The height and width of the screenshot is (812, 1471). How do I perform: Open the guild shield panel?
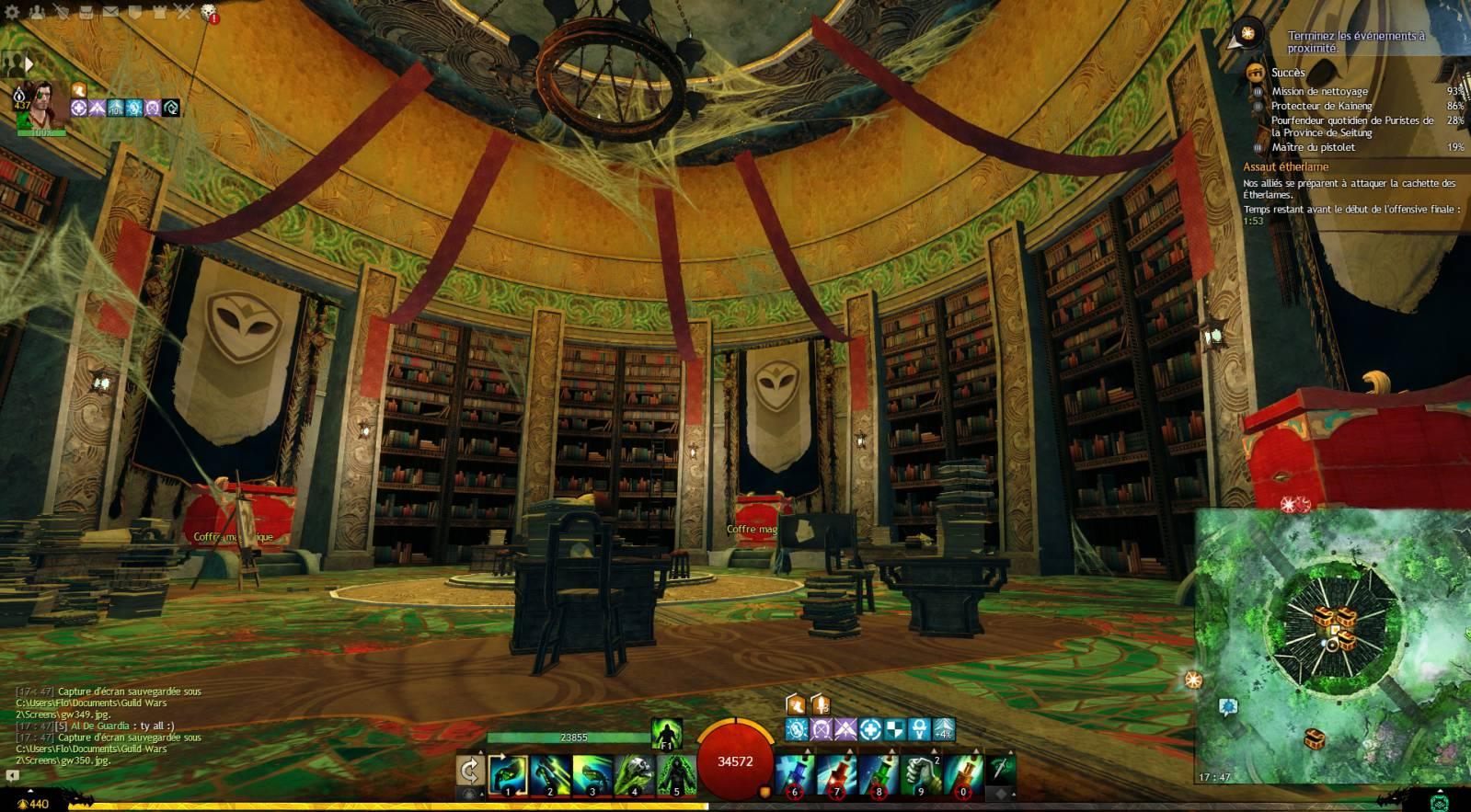pyautogui.click(x=134, y=12)
